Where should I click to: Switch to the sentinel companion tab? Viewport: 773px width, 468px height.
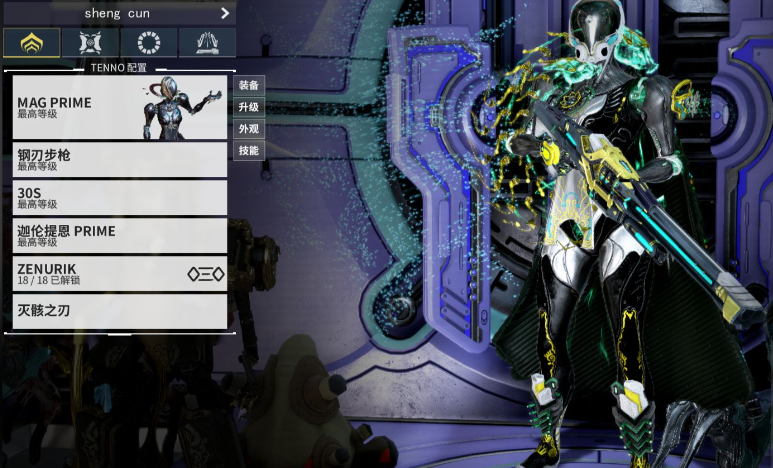point(90,43)
